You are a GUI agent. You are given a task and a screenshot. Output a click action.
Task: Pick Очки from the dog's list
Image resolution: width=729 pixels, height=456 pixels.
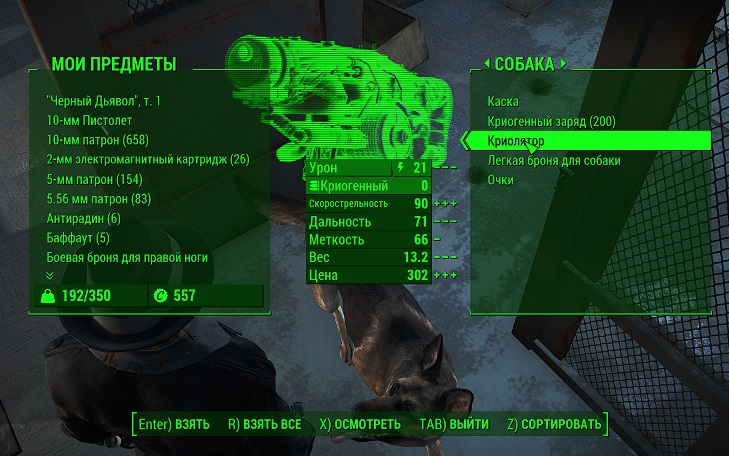click(501, 180)
